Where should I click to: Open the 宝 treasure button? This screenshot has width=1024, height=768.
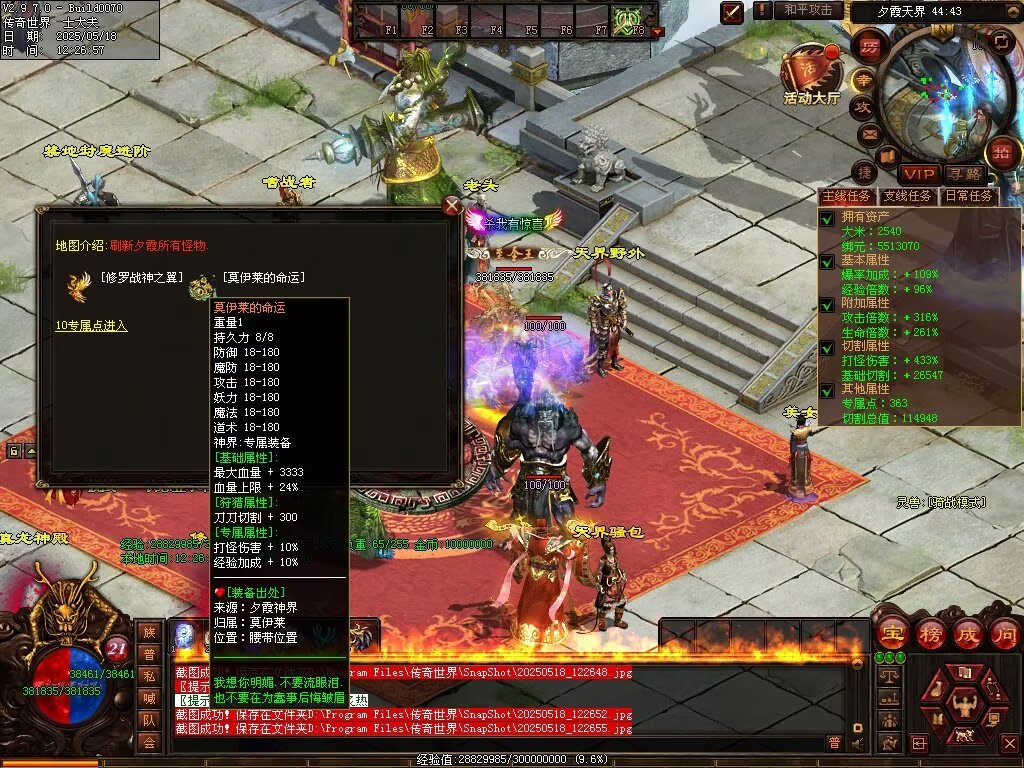(890, 633)
